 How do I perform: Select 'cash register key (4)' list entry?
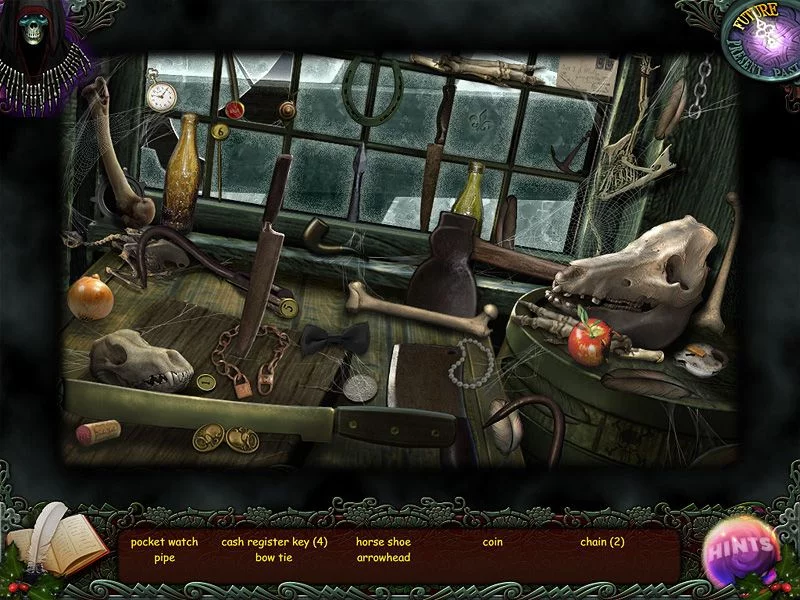point(274,542)
